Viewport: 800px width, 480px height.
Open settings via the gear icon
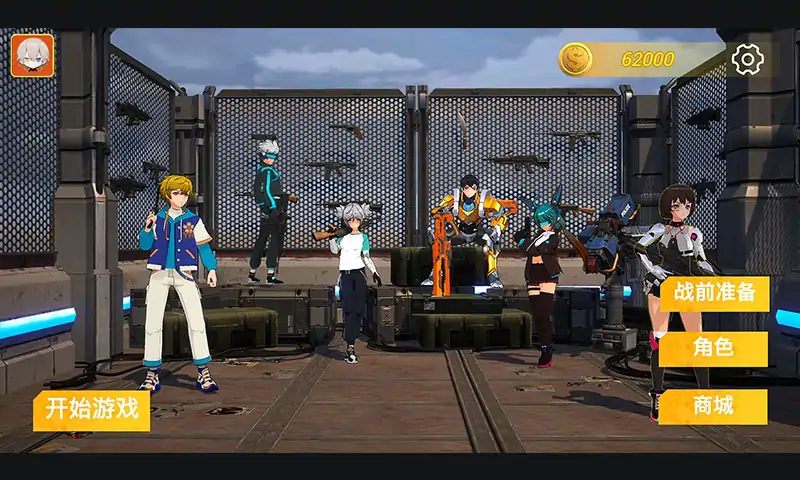click(747, 59)
